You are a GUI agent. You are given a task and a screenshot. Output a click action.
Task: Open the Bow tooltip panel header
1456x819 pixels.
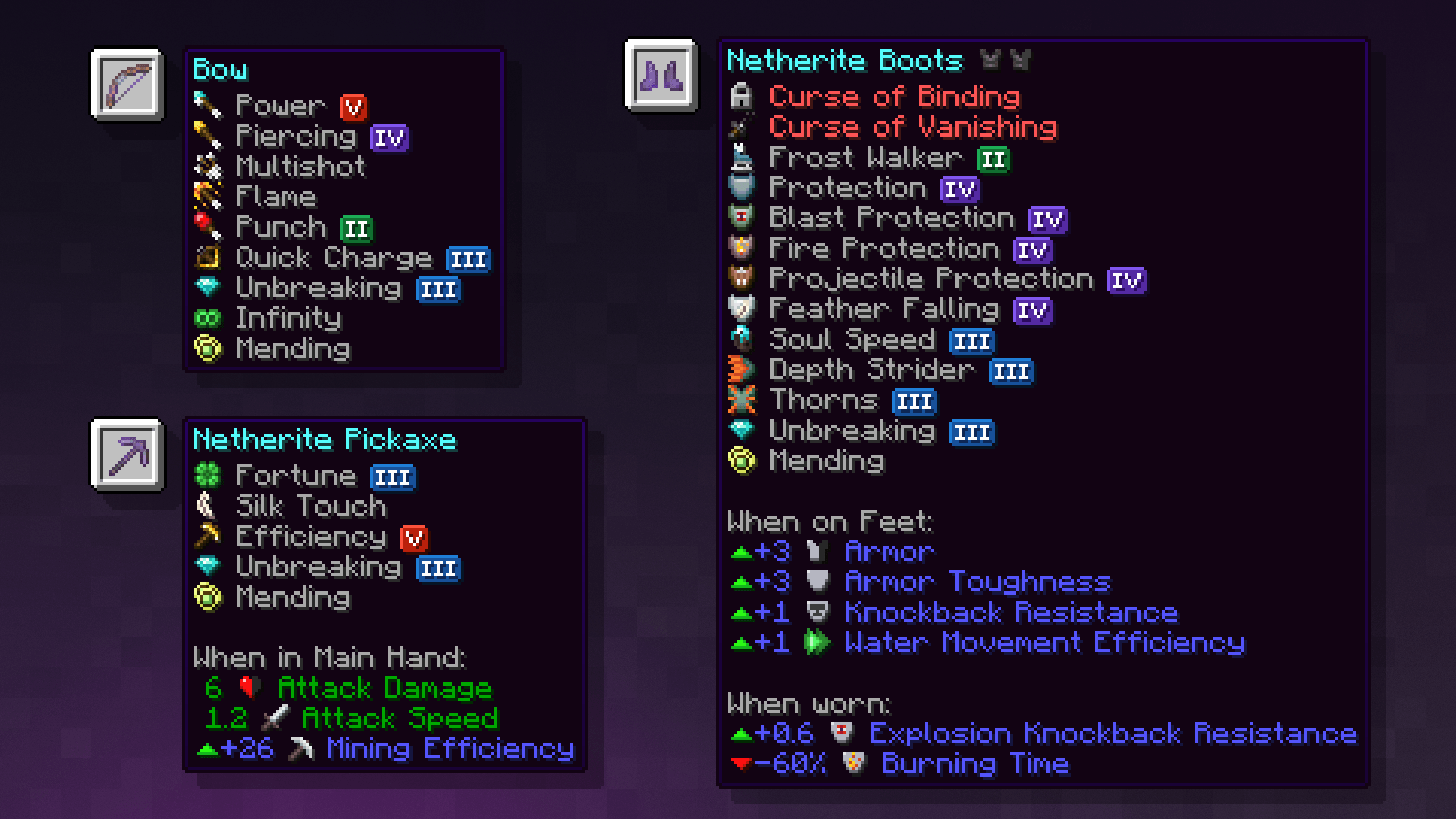[x=220, y=70]
